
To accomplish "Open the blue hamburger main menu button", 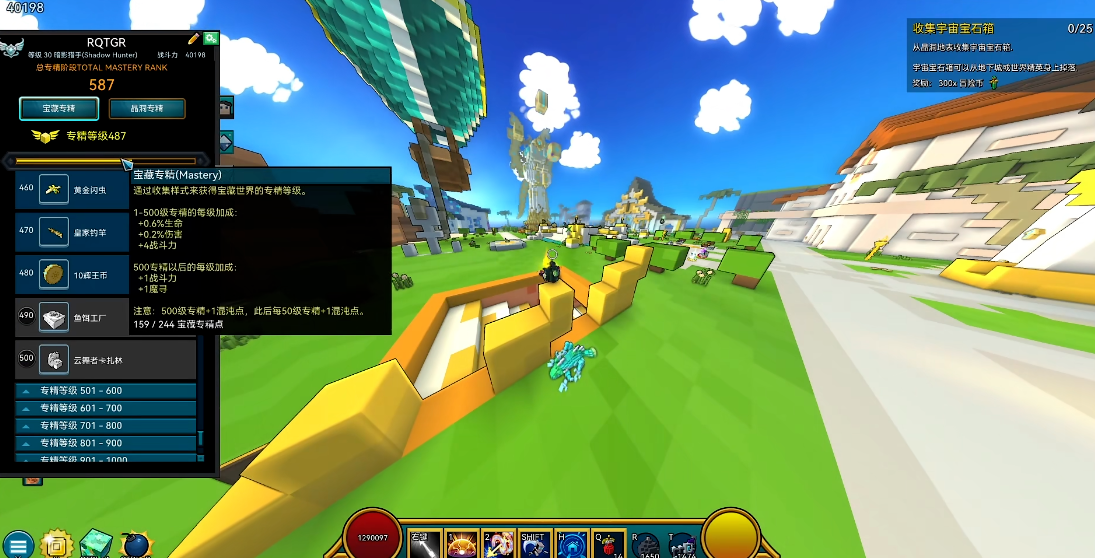I will click(20, 544).
